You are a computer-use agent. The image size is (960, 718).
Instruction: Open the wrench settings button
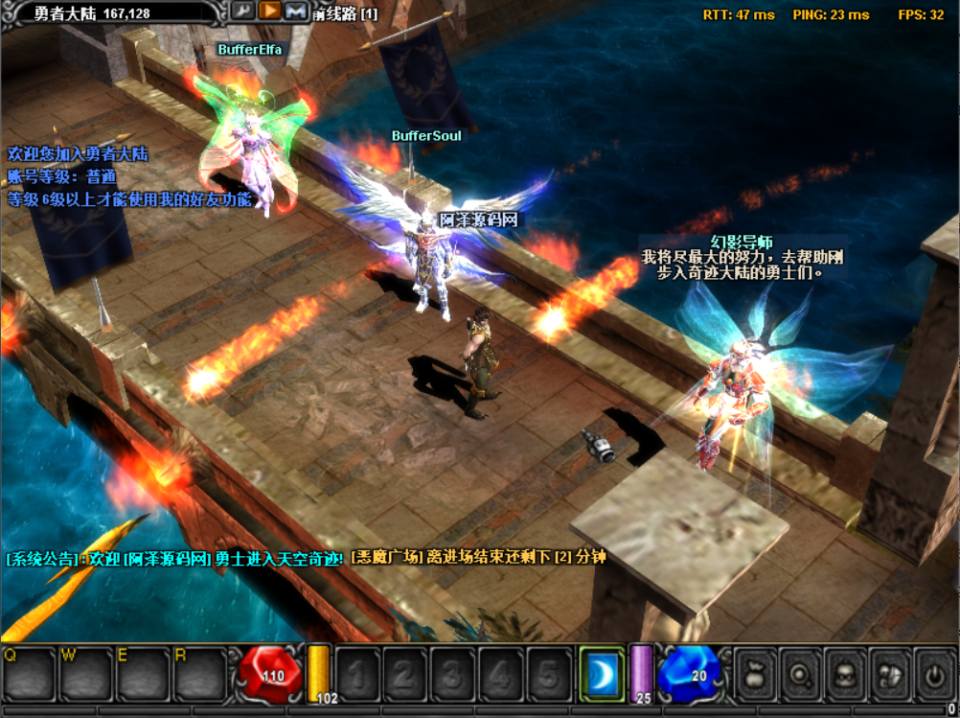click(244, 11)
